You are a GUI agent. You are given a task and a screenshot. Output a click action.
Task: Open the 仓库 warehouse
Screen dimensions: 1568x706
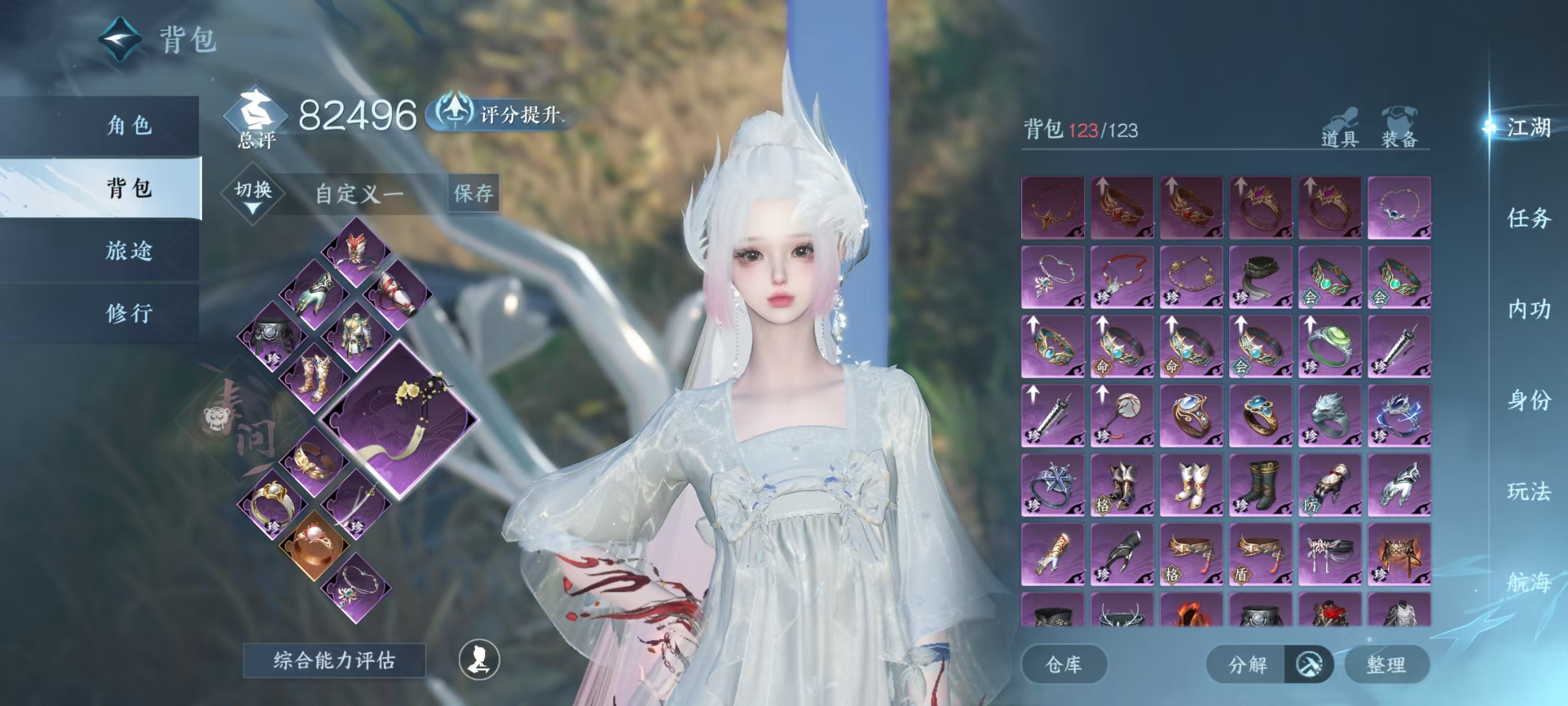(1063, 664)
